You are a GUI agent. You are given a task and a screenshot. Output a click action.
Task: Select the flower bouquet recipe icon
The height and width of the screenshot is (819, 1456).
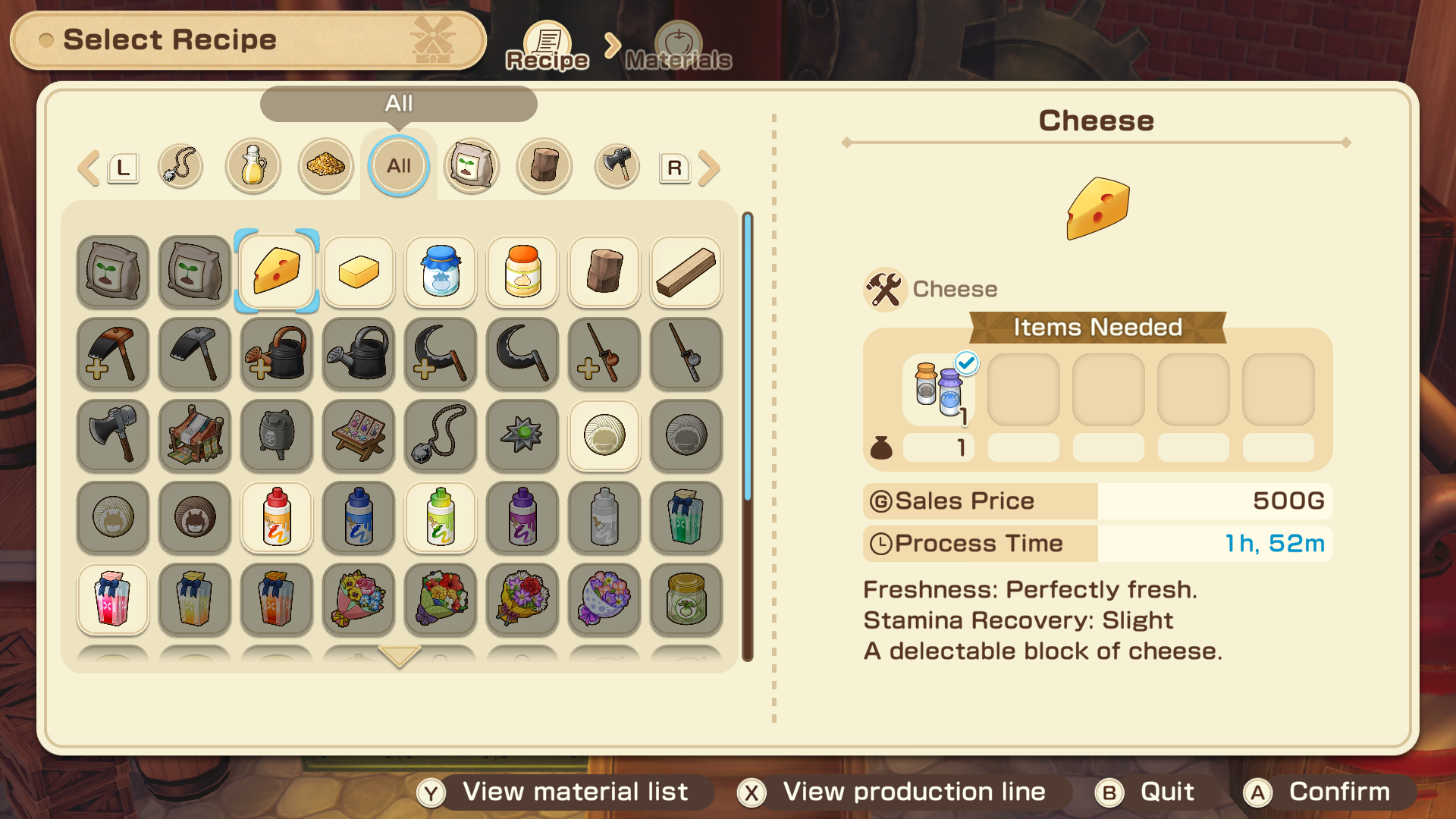click(x=359, y=600)
